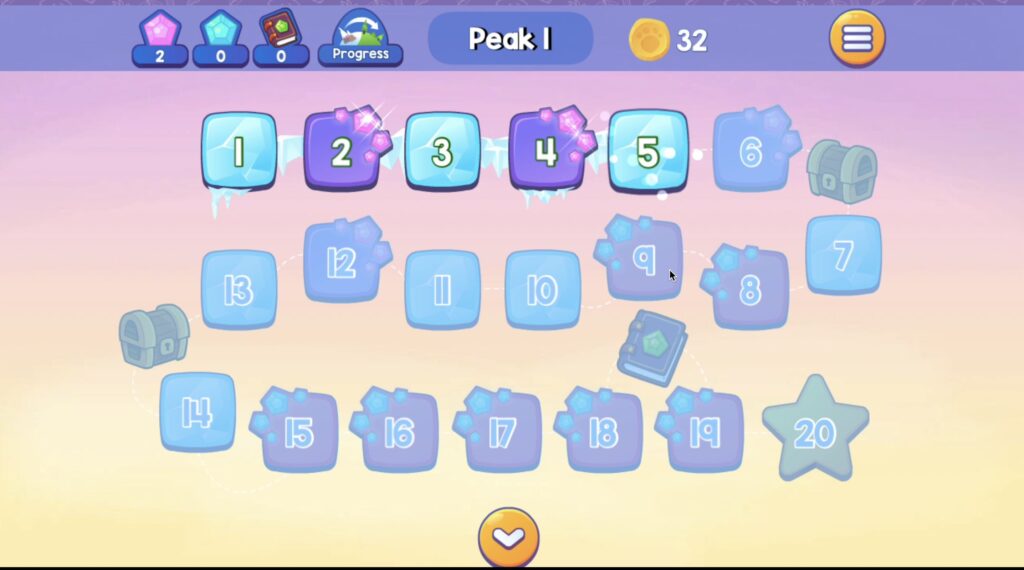Choose the level 10 tile

(542, 290)
